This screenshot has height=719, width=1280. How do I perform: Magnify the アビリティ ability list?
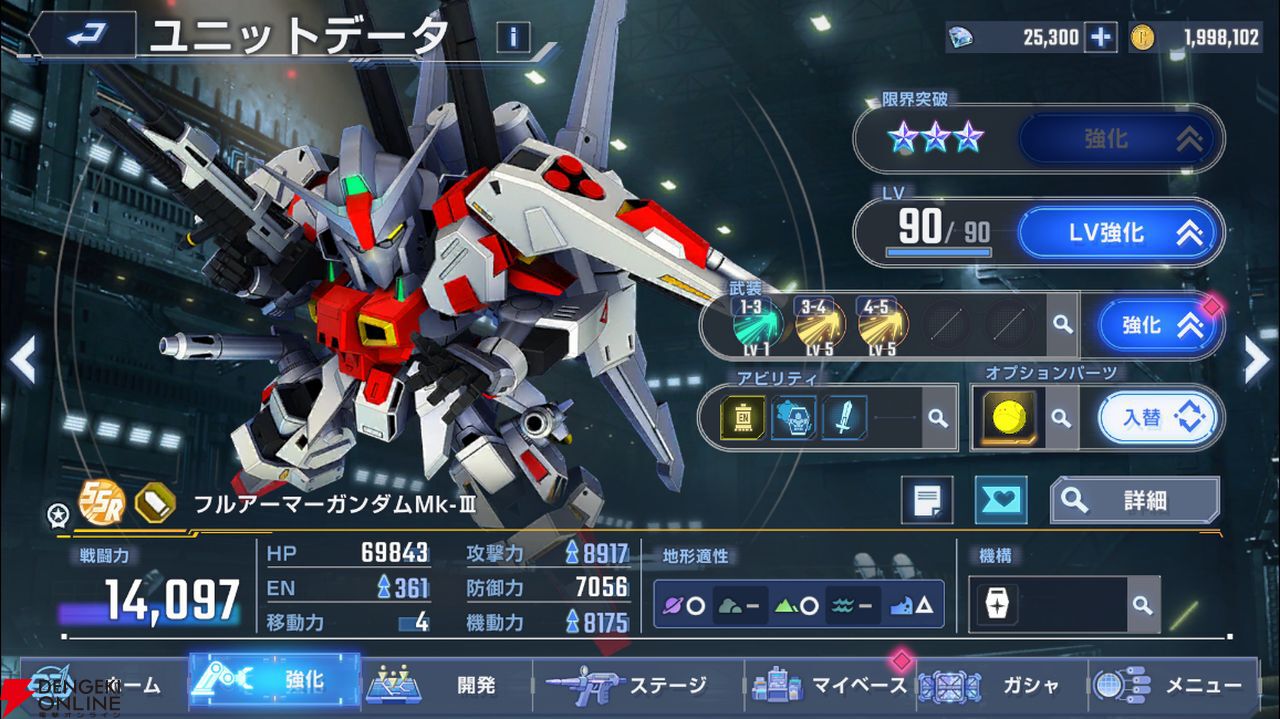pos(937,418)
